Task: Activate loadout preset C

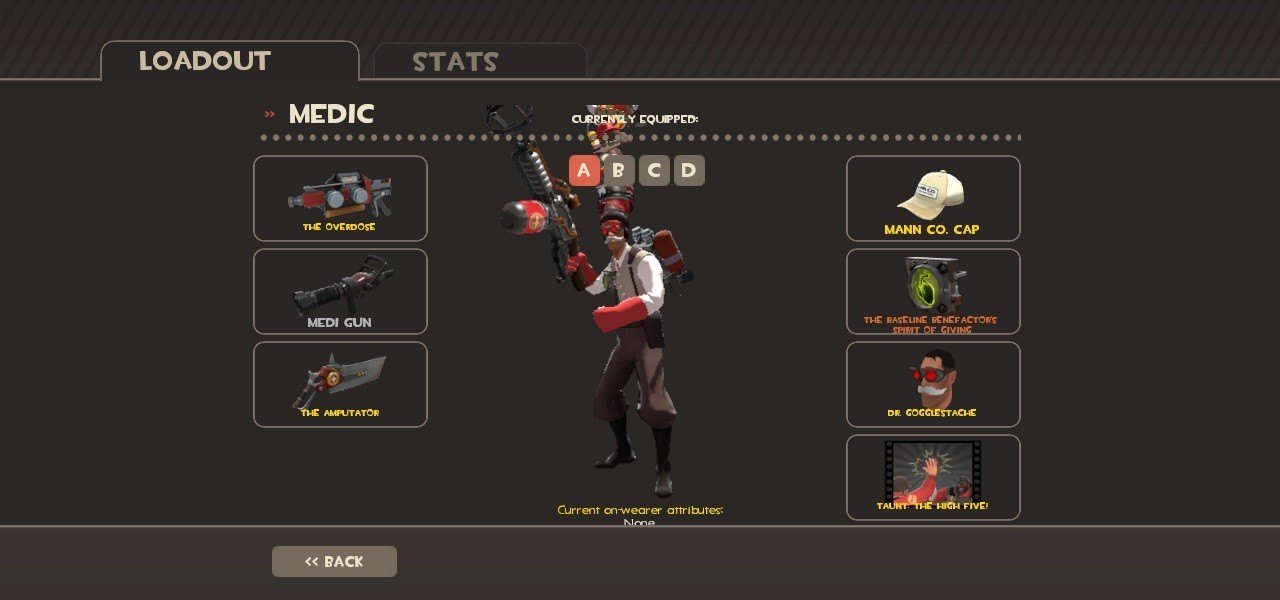Action: point(654,171)
